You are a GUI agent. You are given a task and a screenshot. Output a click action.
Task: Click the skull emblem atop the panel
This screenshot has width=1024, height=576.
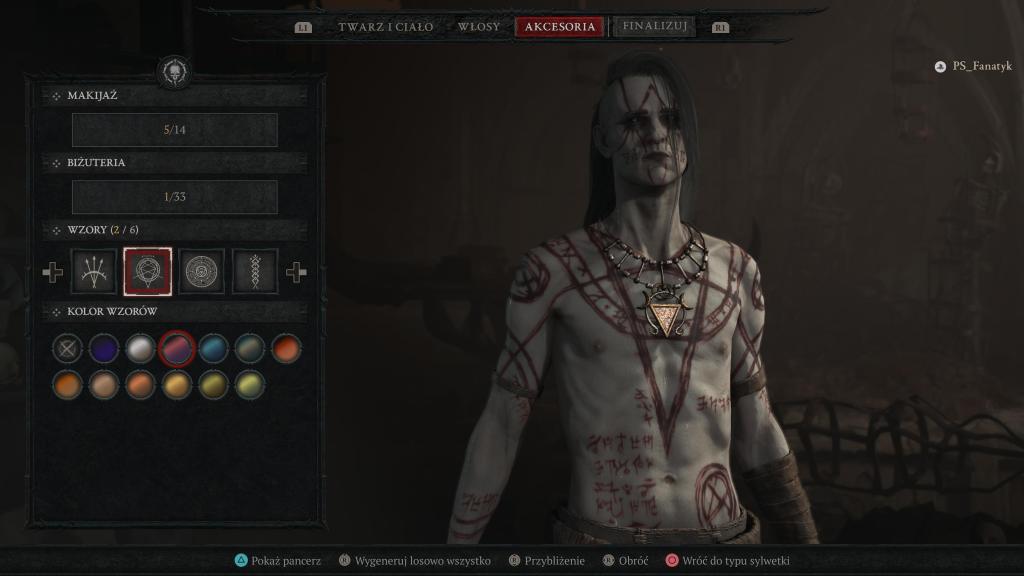[174, 71]
